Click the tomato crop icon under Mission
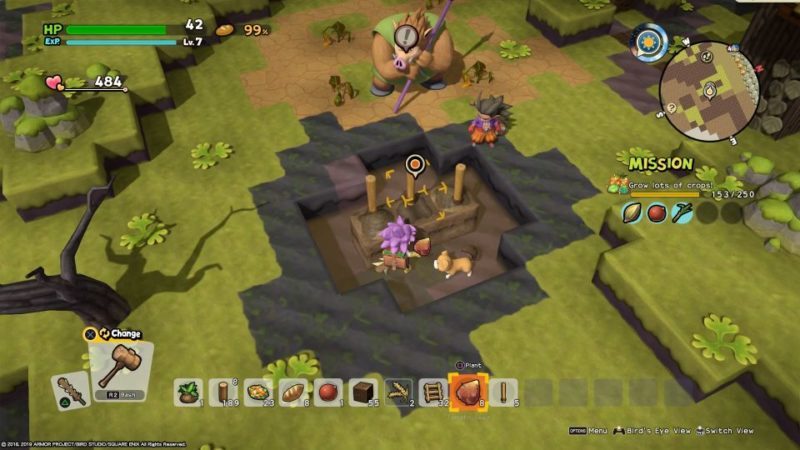Image resolution: width=800 pixels, height=450 pixels. tap(656, 213)
